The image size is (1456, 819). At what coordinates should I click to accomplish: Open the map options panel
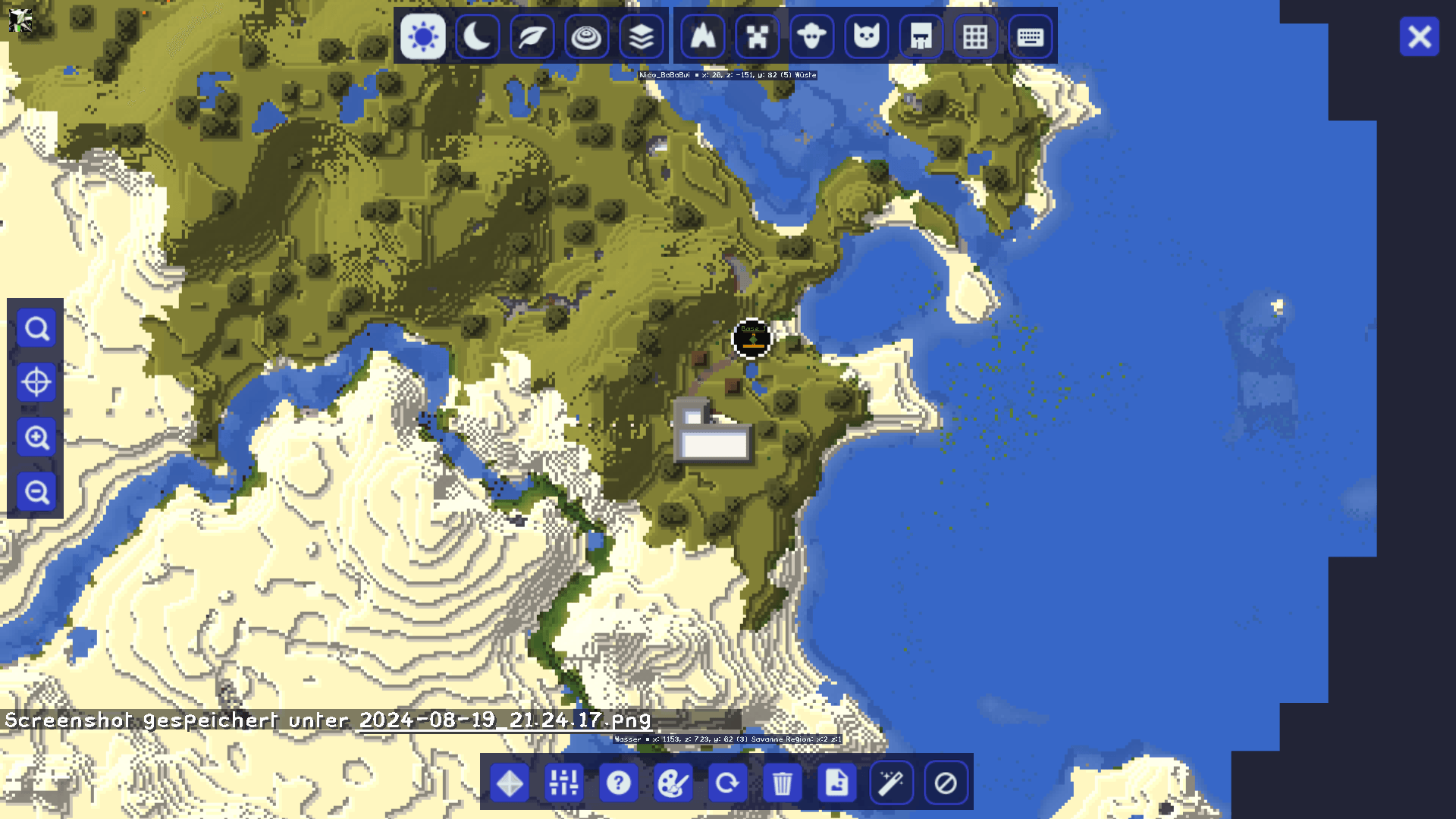point(563,783)
